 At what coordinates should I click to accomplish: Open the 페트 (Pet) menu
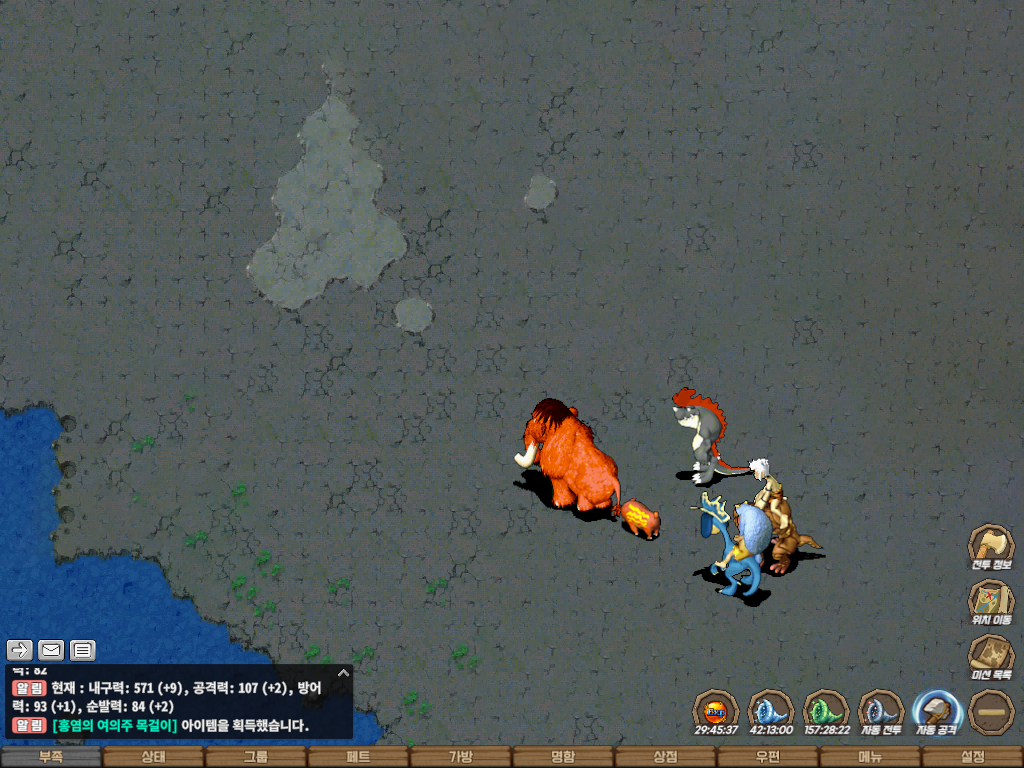[358, 757]
